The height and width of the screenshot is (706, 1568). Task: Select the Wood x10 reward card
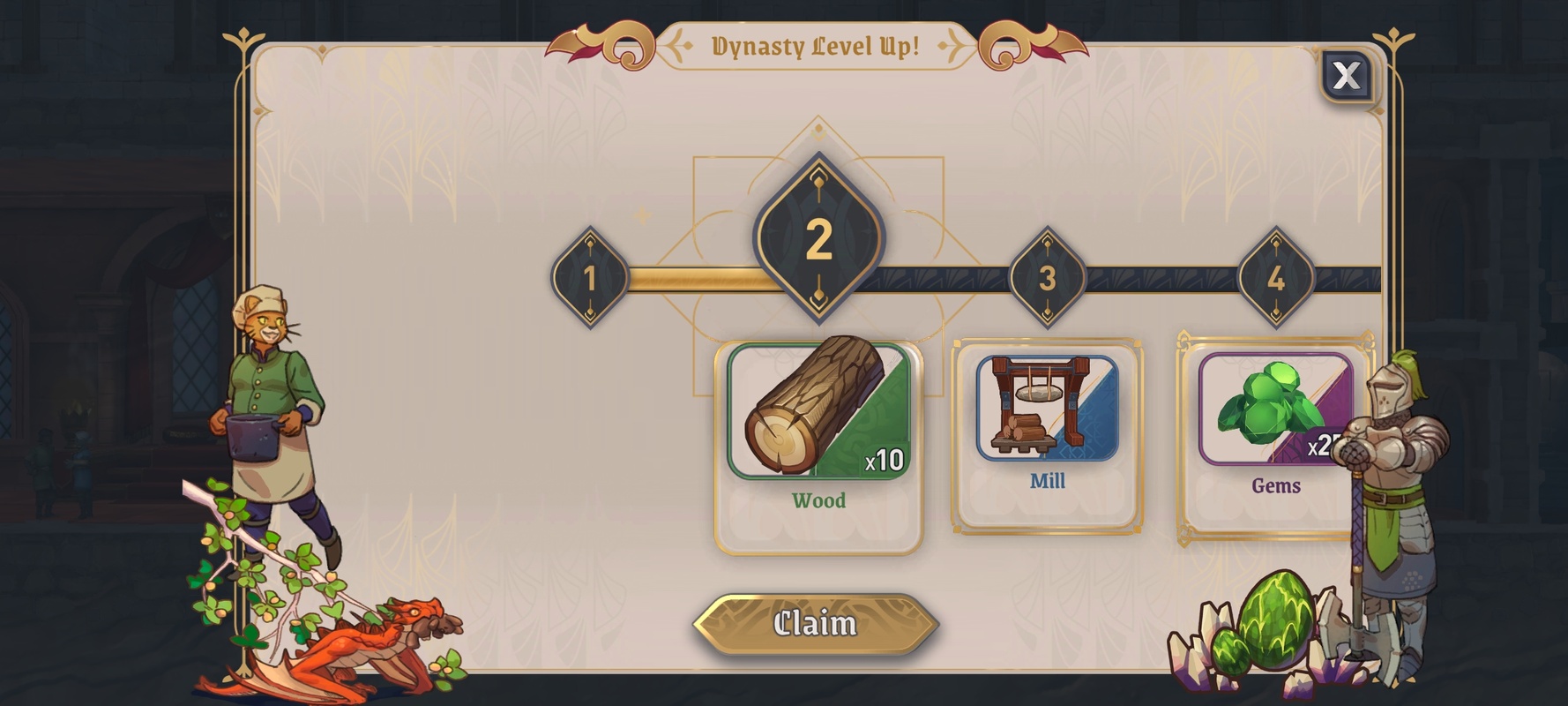(818, 446)
